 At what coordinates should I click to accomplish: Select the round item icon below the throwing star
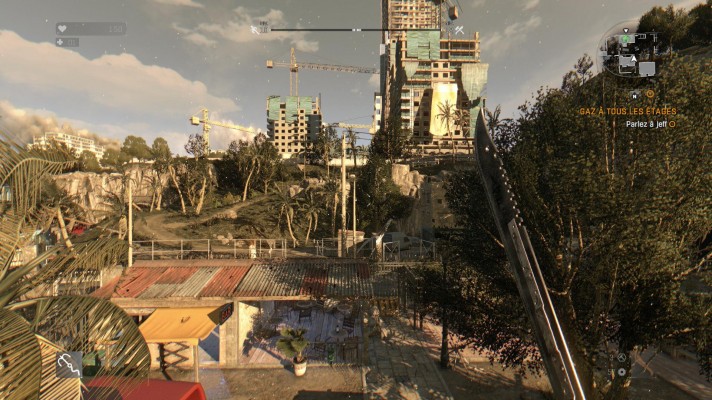pyautogui.click(x=621, y=371)
